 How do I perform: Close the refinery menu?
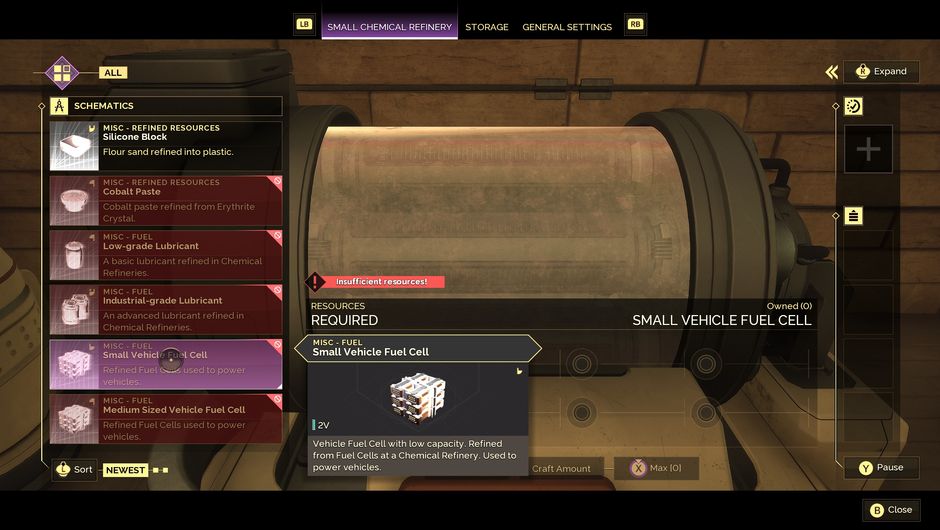click(890, 509)
